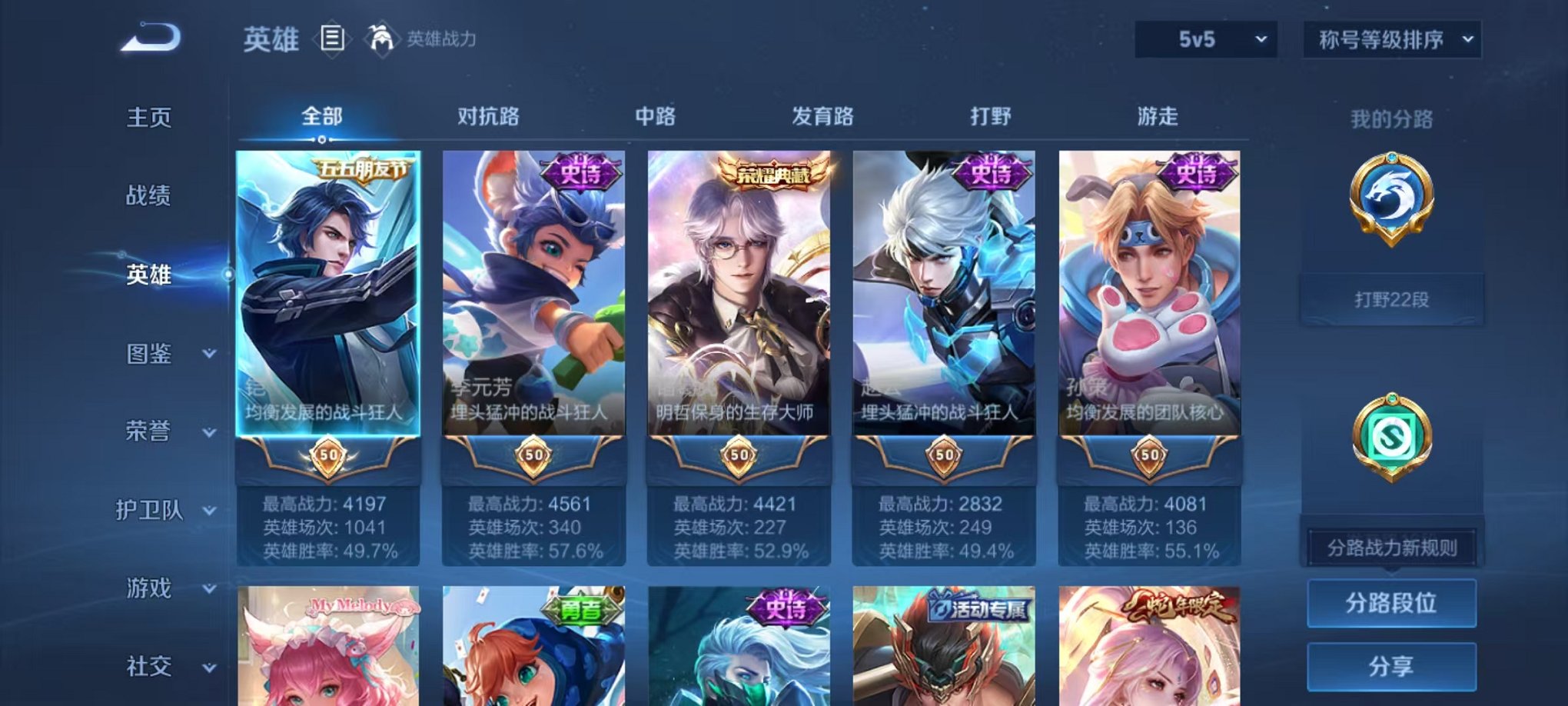The image size is (1568, 706).
Task: Open the 战绩 page from the sidebar
Action: pyautogui.click(x=147, y=197)
